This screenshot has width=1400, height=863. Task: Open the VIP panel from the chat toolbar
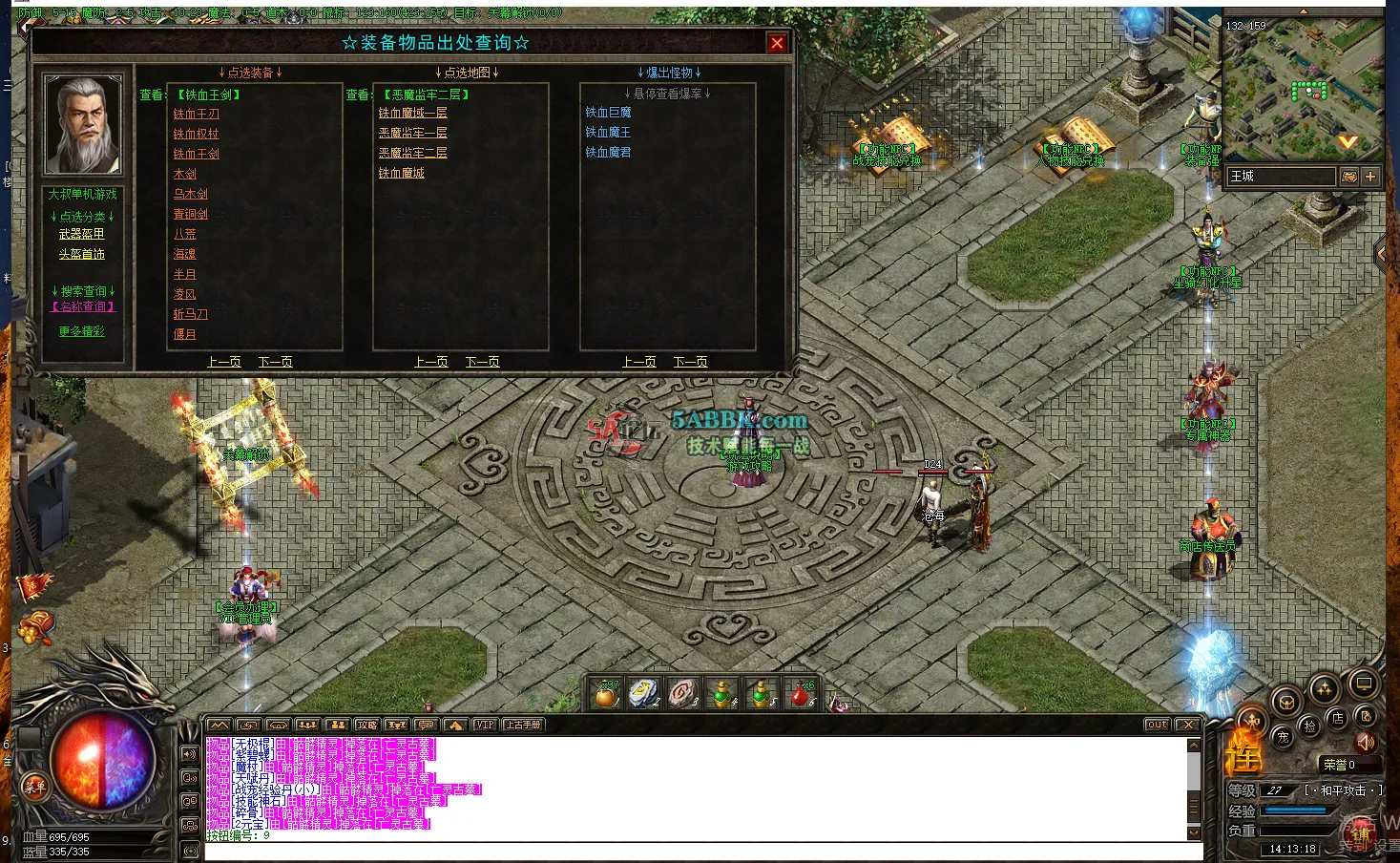point(485,725)
